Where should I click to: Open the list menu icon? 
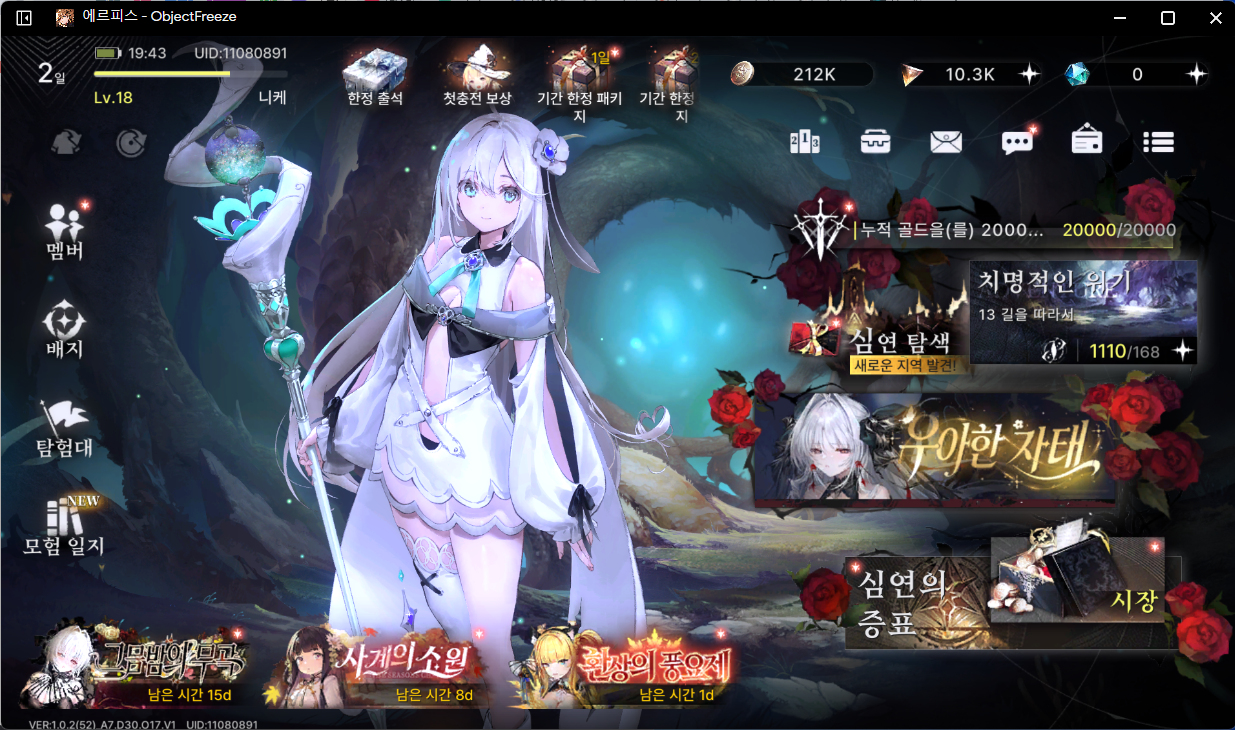coord(1158,142)
